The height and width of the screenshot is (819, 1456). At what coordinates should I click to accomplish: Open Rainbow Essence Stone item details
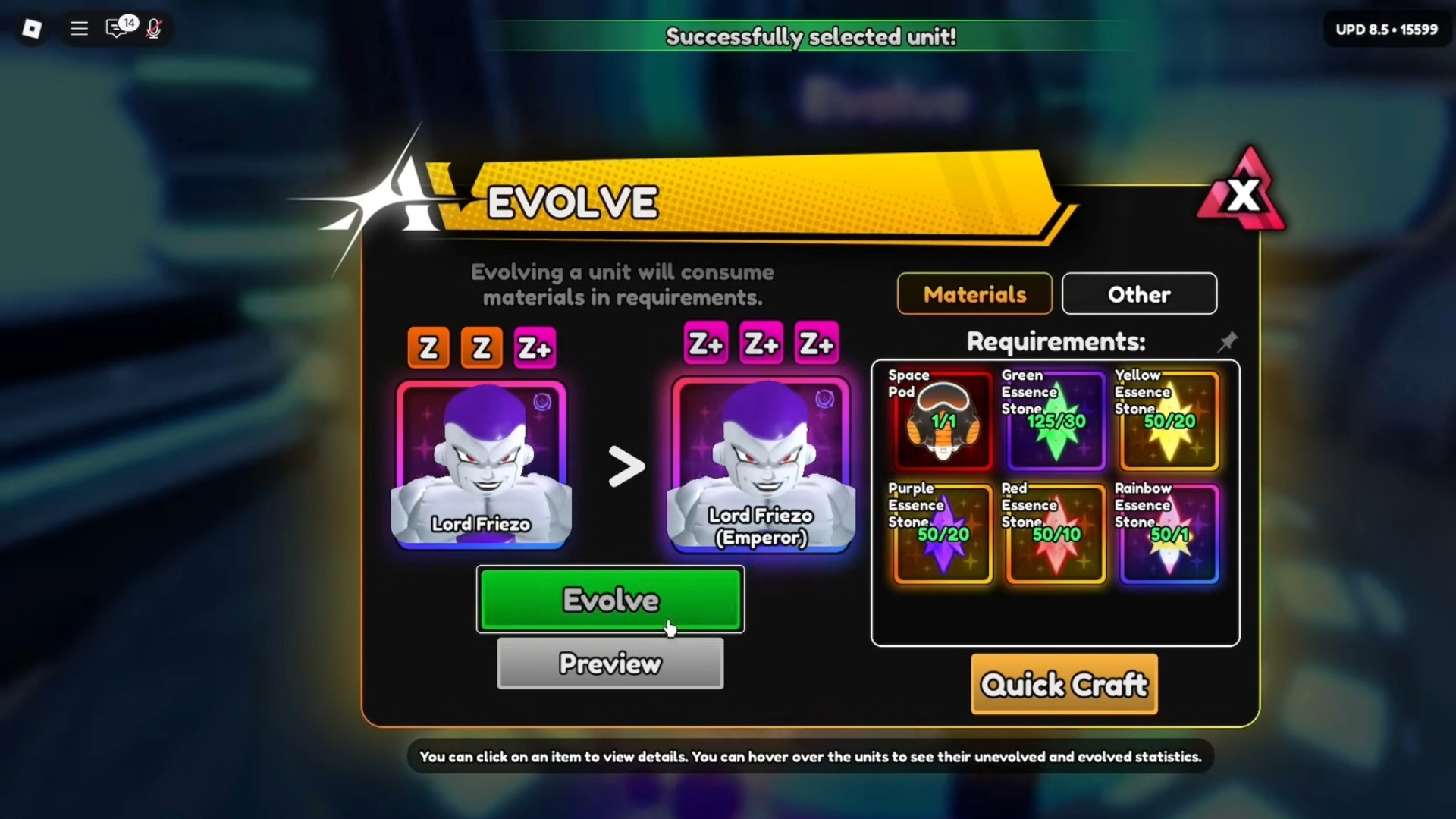point(1168,535)
